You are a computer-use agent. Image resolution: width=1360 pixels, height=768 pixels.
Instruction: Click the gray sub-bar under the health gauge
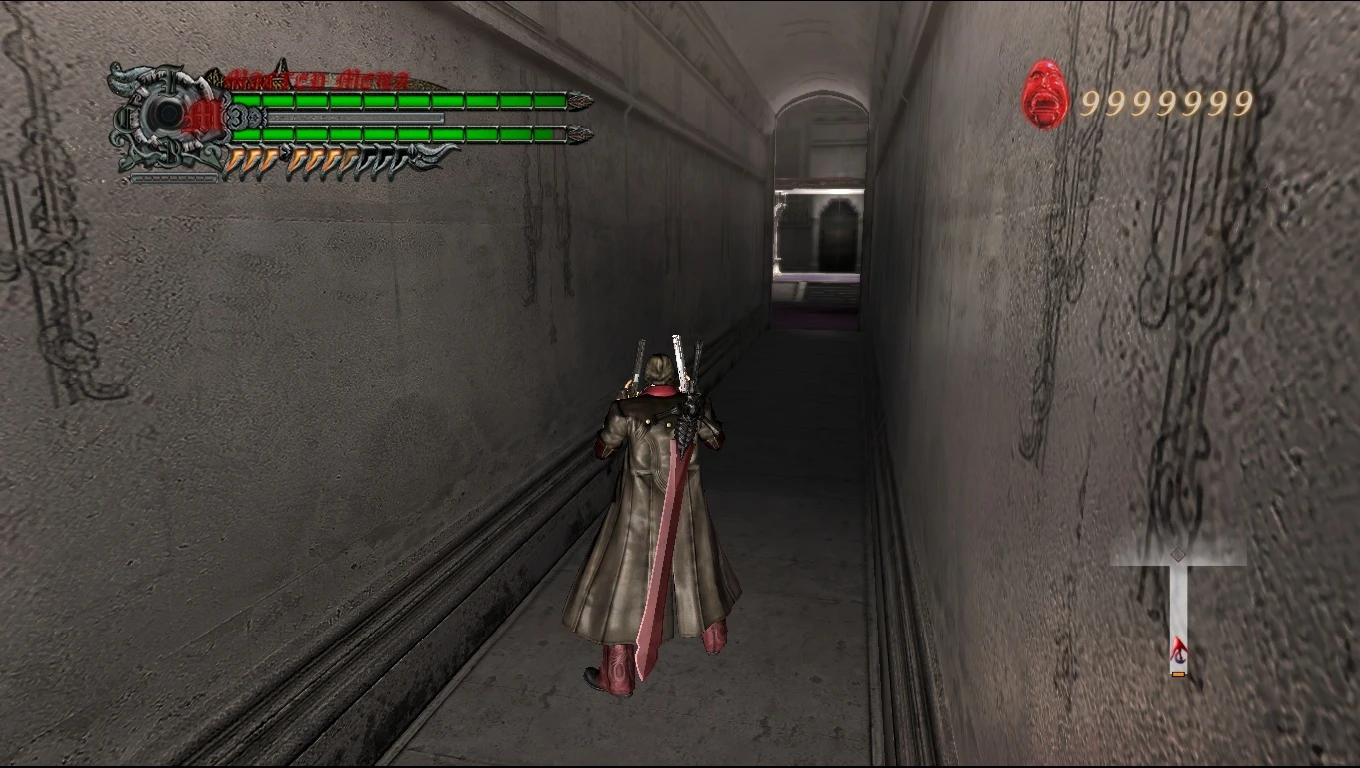[x=355, y=117]
